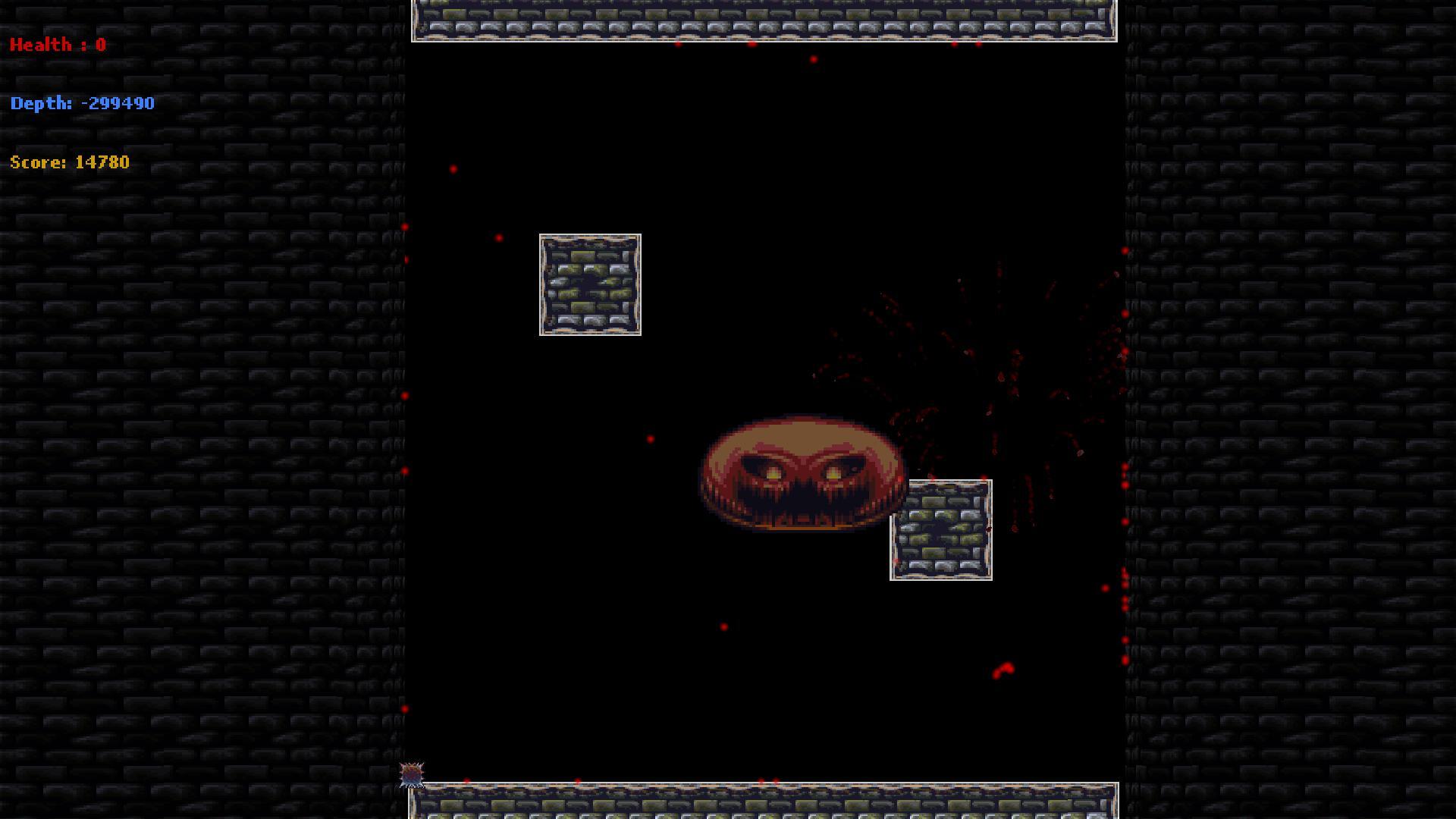Select the floating brick block near the boss
Viewport: 1456px width, 819px height.
pos(942,529)
